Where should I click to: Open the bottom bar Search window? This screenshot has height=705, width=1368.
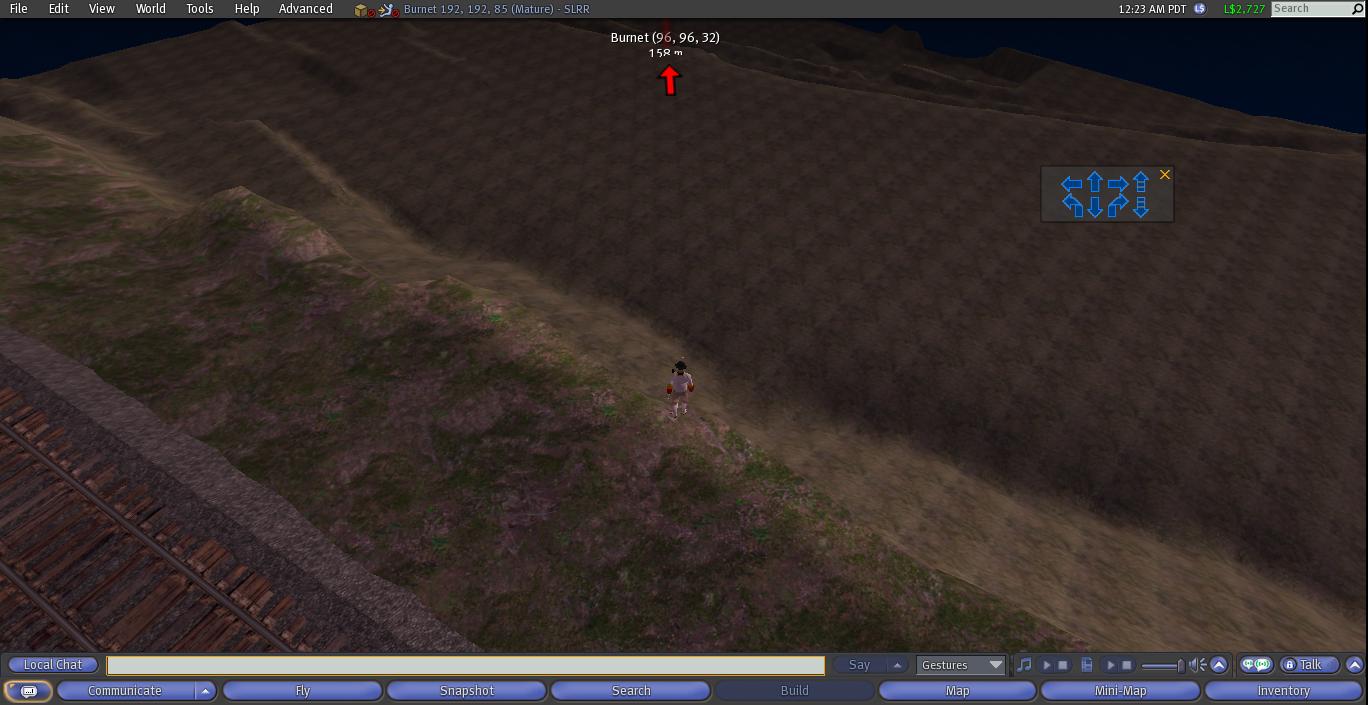point(631,691)
